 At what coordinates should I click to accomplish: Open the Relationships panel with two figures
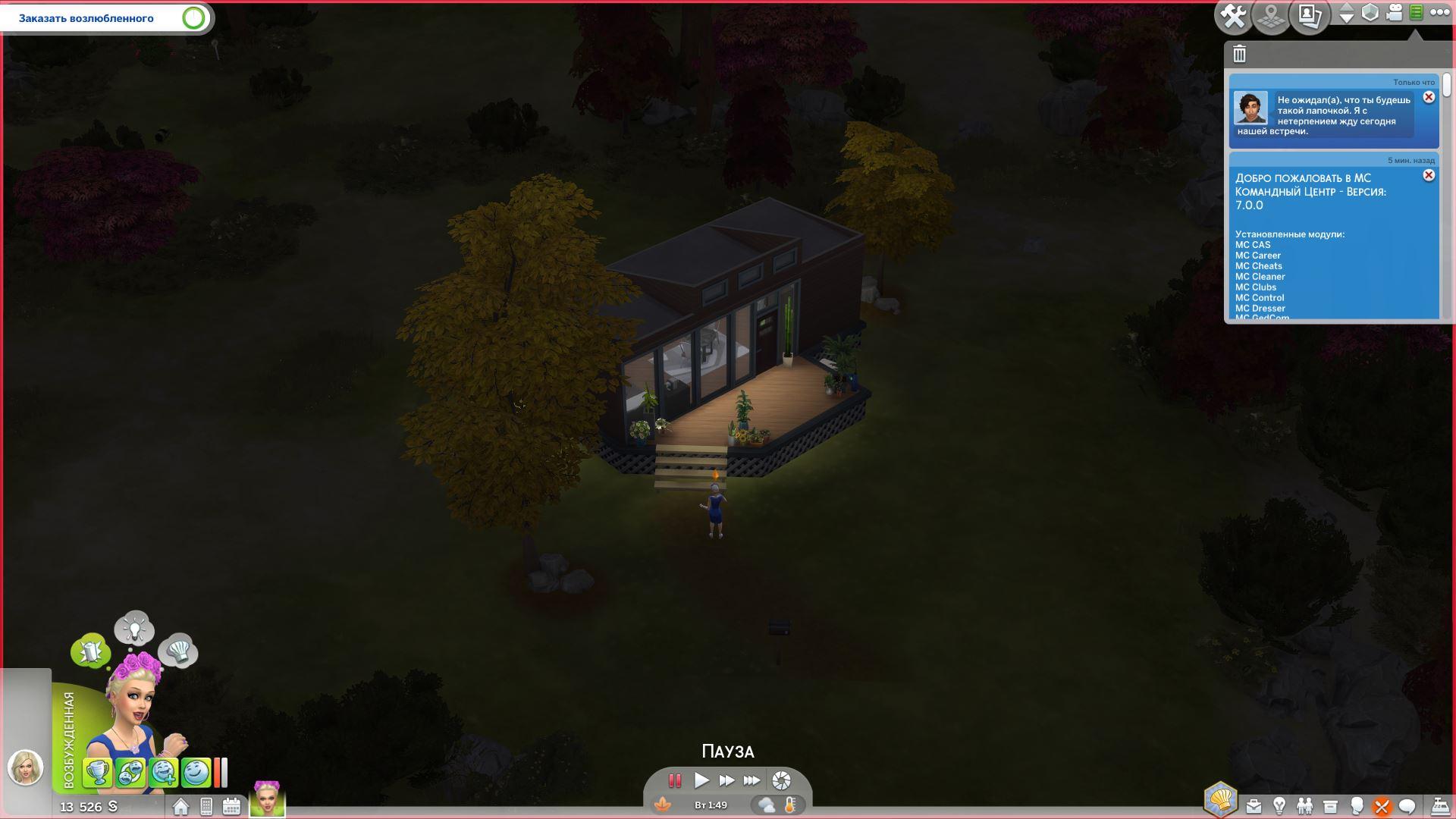1304,806
